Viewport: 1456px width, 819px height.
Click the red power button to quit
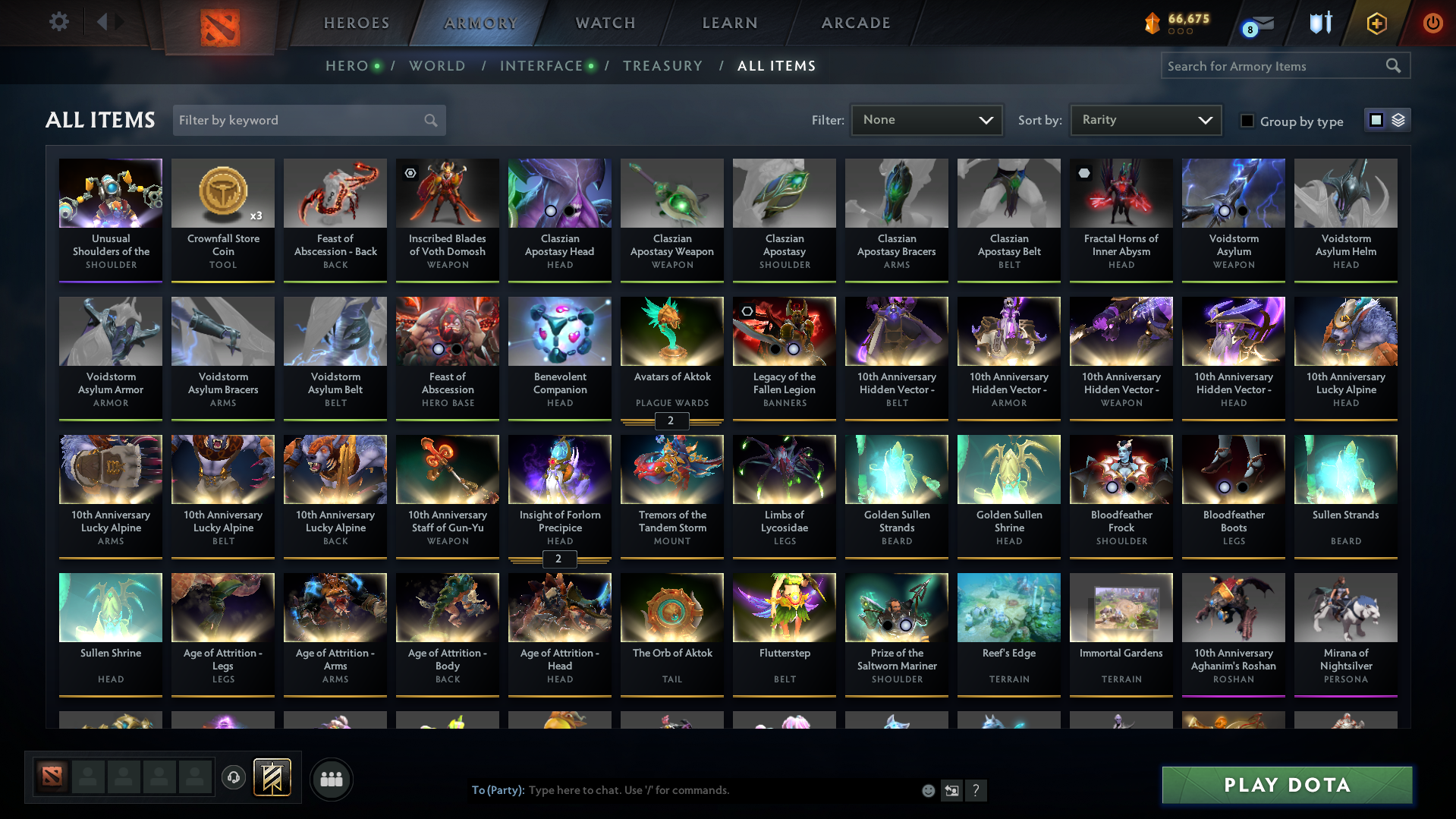click(x=1432, y=23)
